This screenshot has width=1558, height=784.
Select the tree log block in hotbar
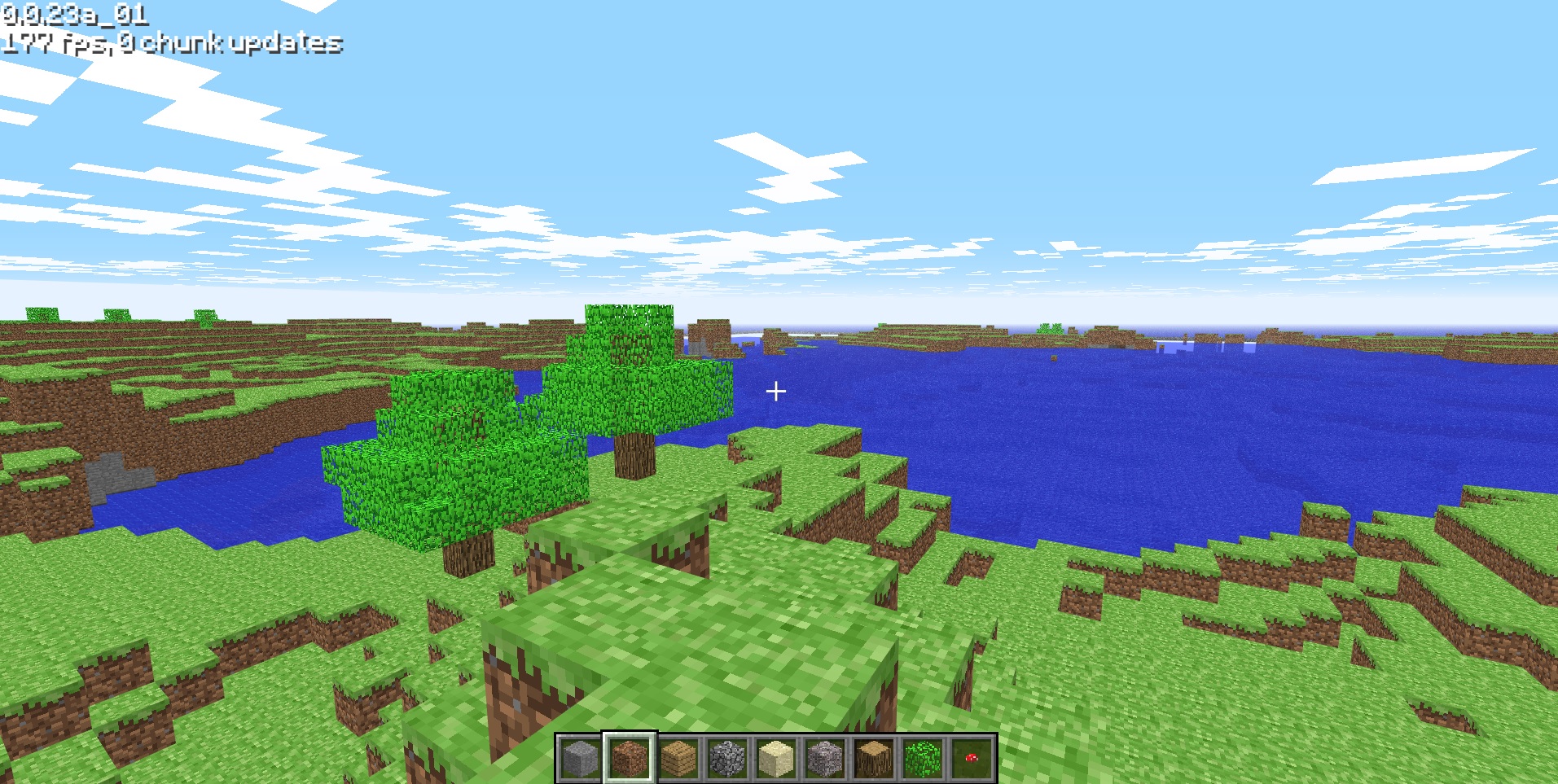(x=875, y=757)
